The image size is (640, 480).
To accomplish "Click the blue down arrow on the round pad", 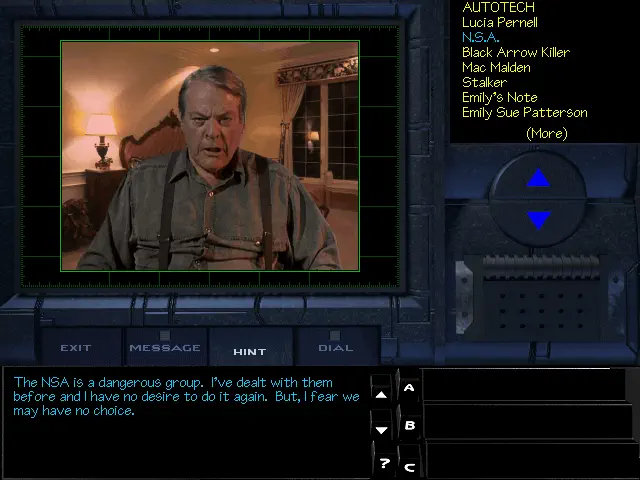I will click(538, 220).
